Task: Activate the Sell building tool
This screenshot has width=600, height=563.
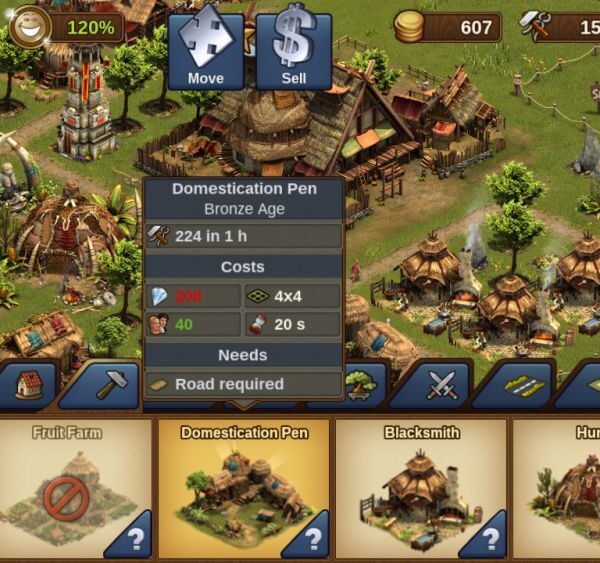Action: tap(294, 48)
